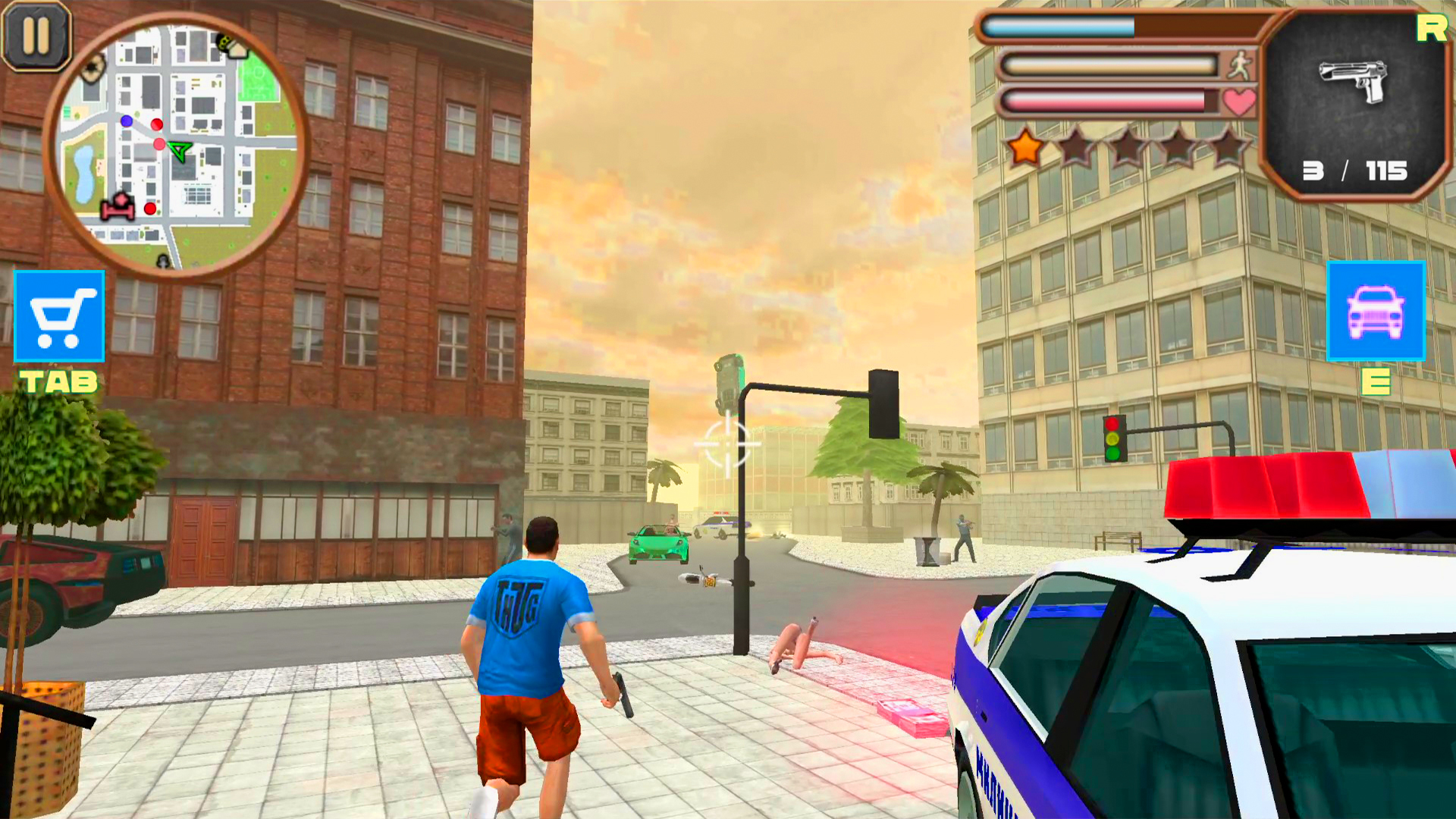
Task: Click the green player arrow on minimap
Action: coord(177,149)
